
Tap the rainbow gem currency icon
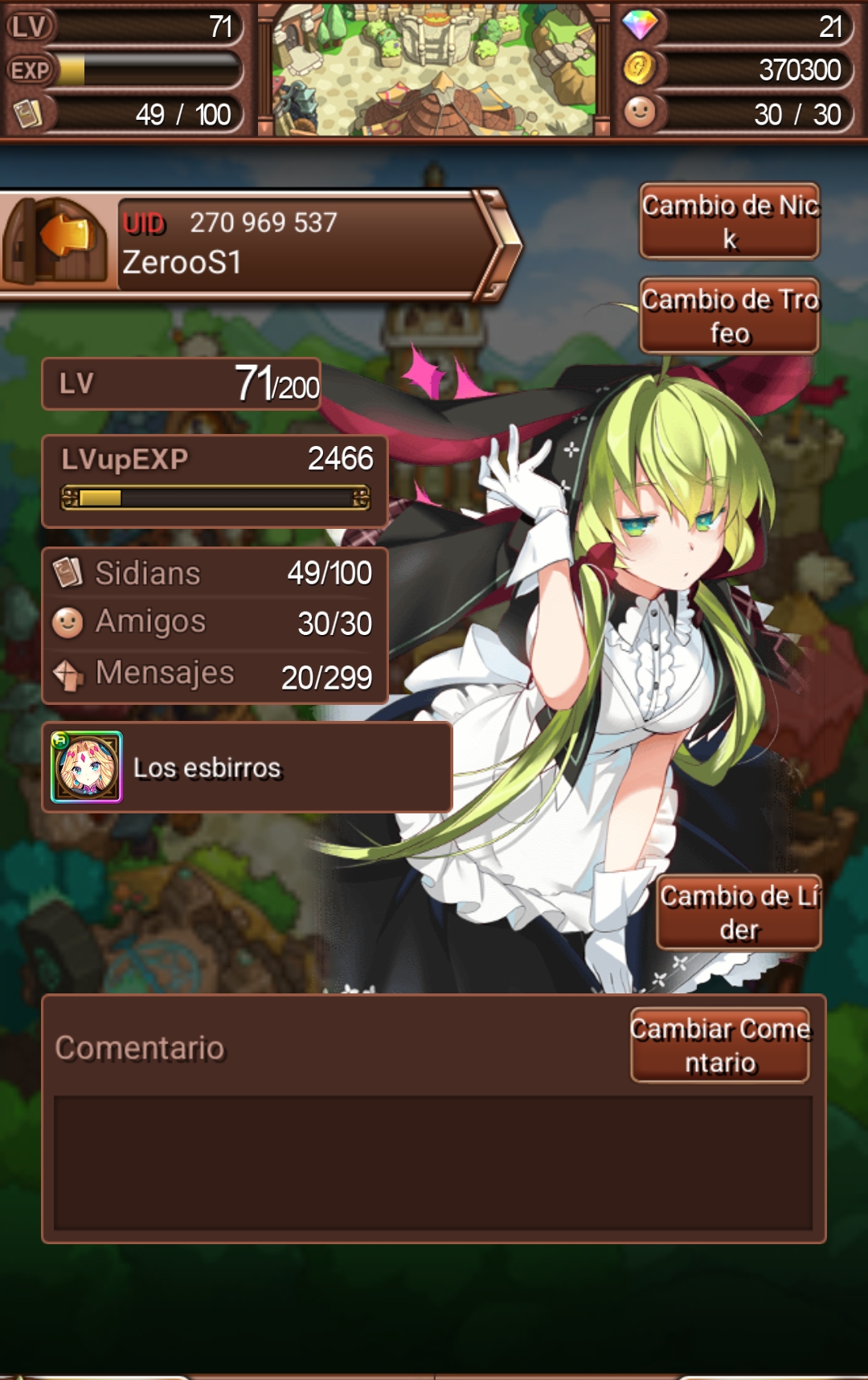tap(640, 26)
